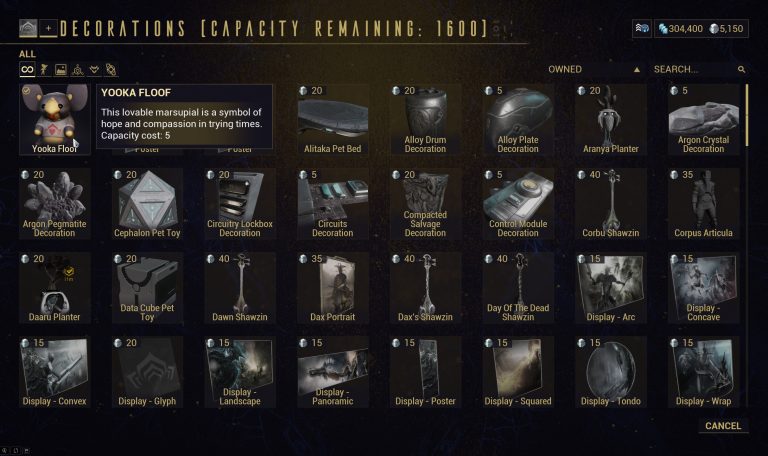Select the Argon Crystal Decoration
Screen dimensions: 768x456
[703, 118]
